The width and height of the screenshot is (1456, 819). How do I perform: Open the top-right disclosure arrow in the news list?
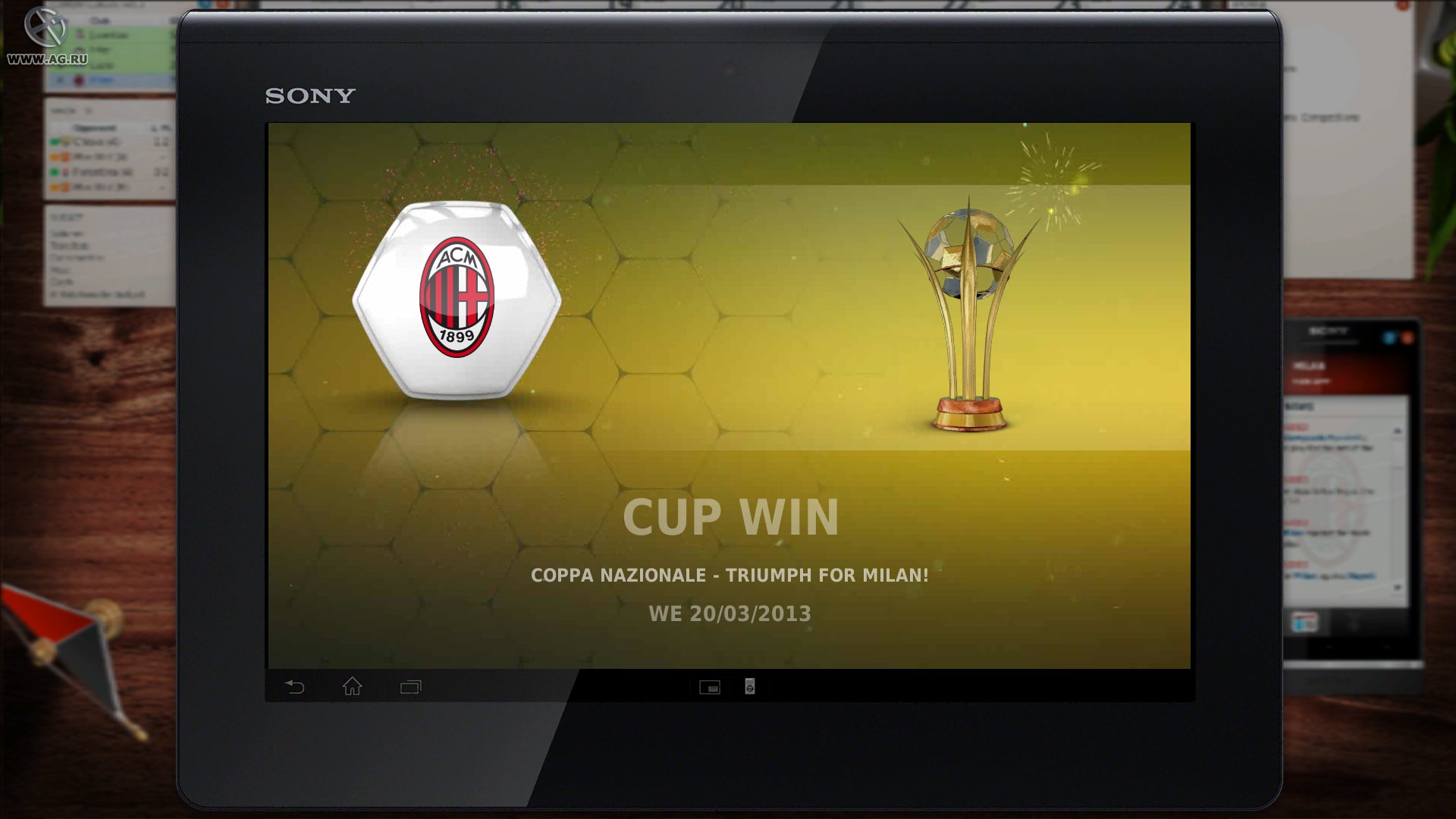pyautogui.click(x=1398, y=431)
